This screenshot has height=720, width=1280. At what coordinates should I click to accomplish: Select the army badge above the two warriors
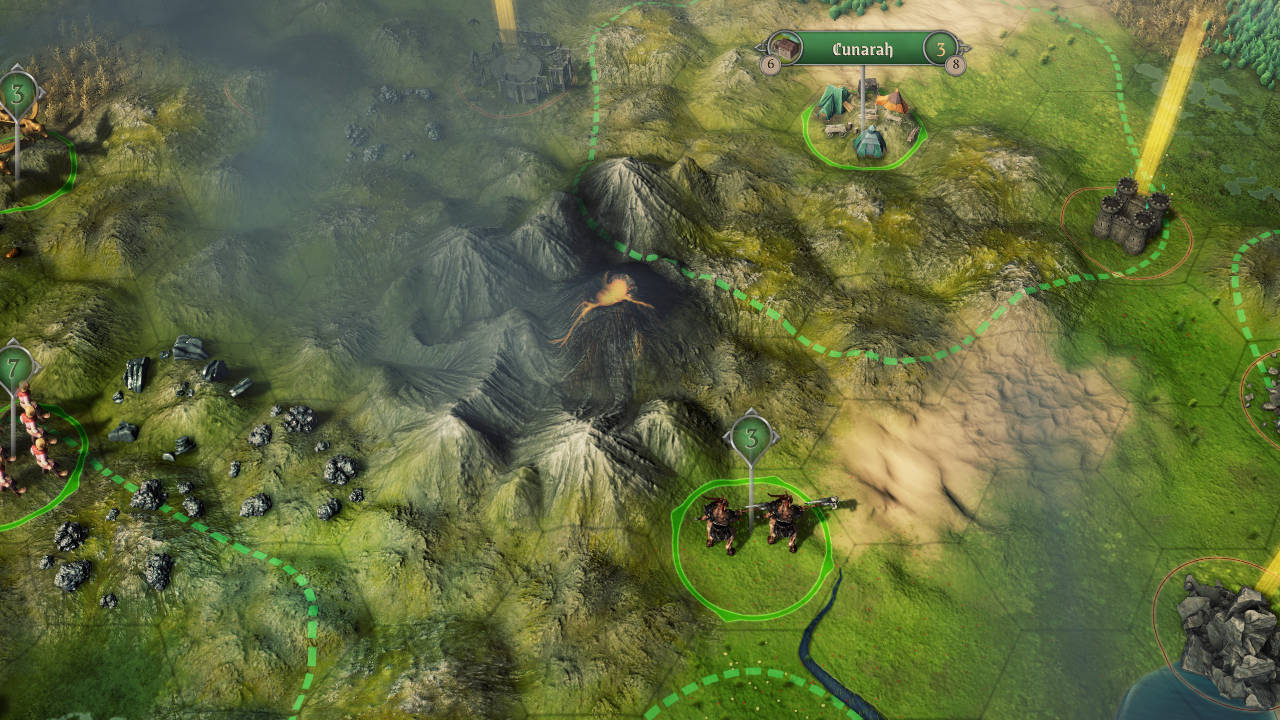point(751,436)
